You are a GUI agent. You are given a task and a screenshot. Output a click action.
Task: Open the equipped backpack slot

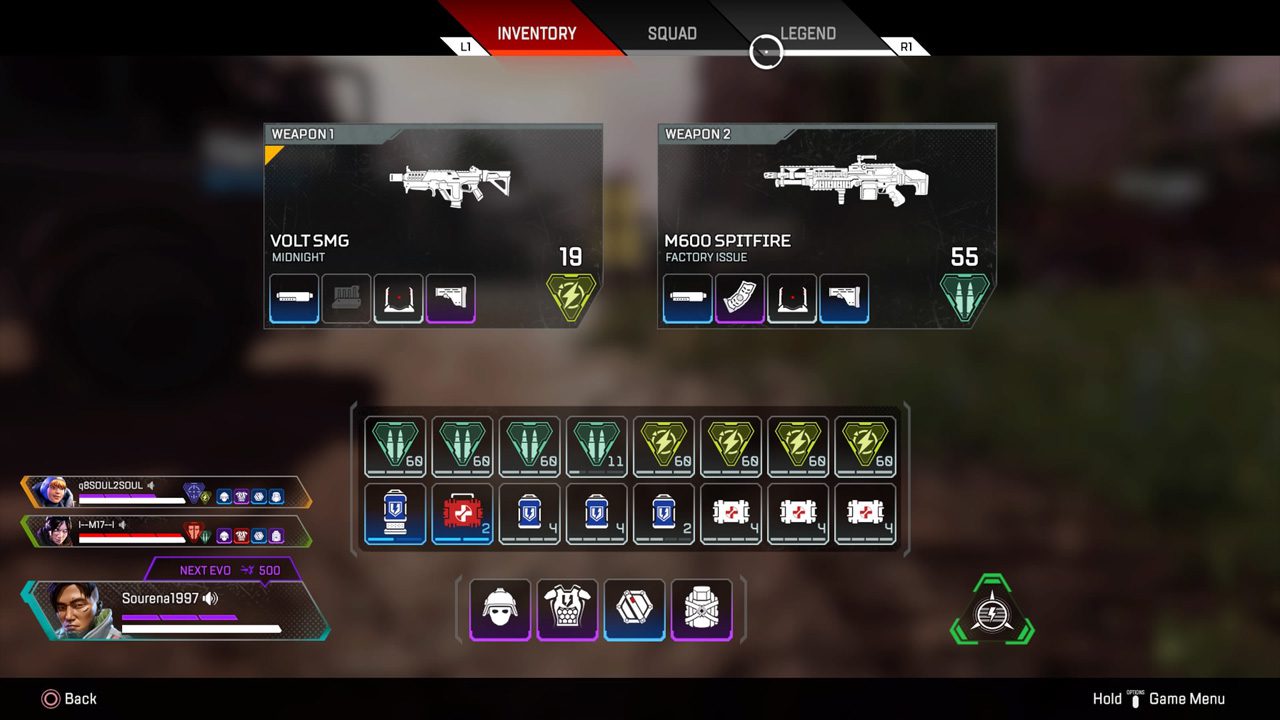[701, 609]
